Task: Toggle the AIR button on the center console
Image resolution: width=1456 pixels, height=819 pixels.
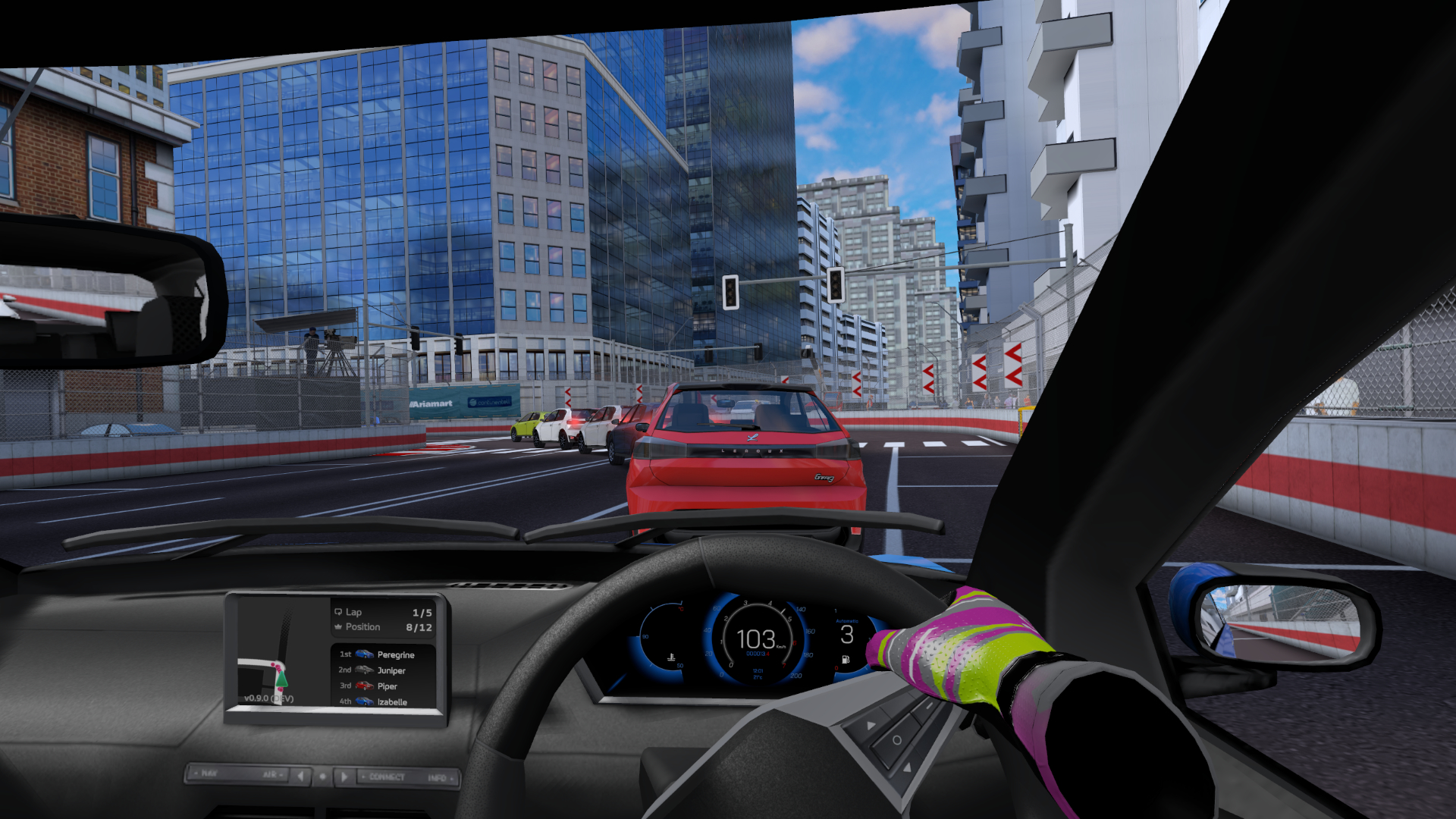Action: click(271, 774)
